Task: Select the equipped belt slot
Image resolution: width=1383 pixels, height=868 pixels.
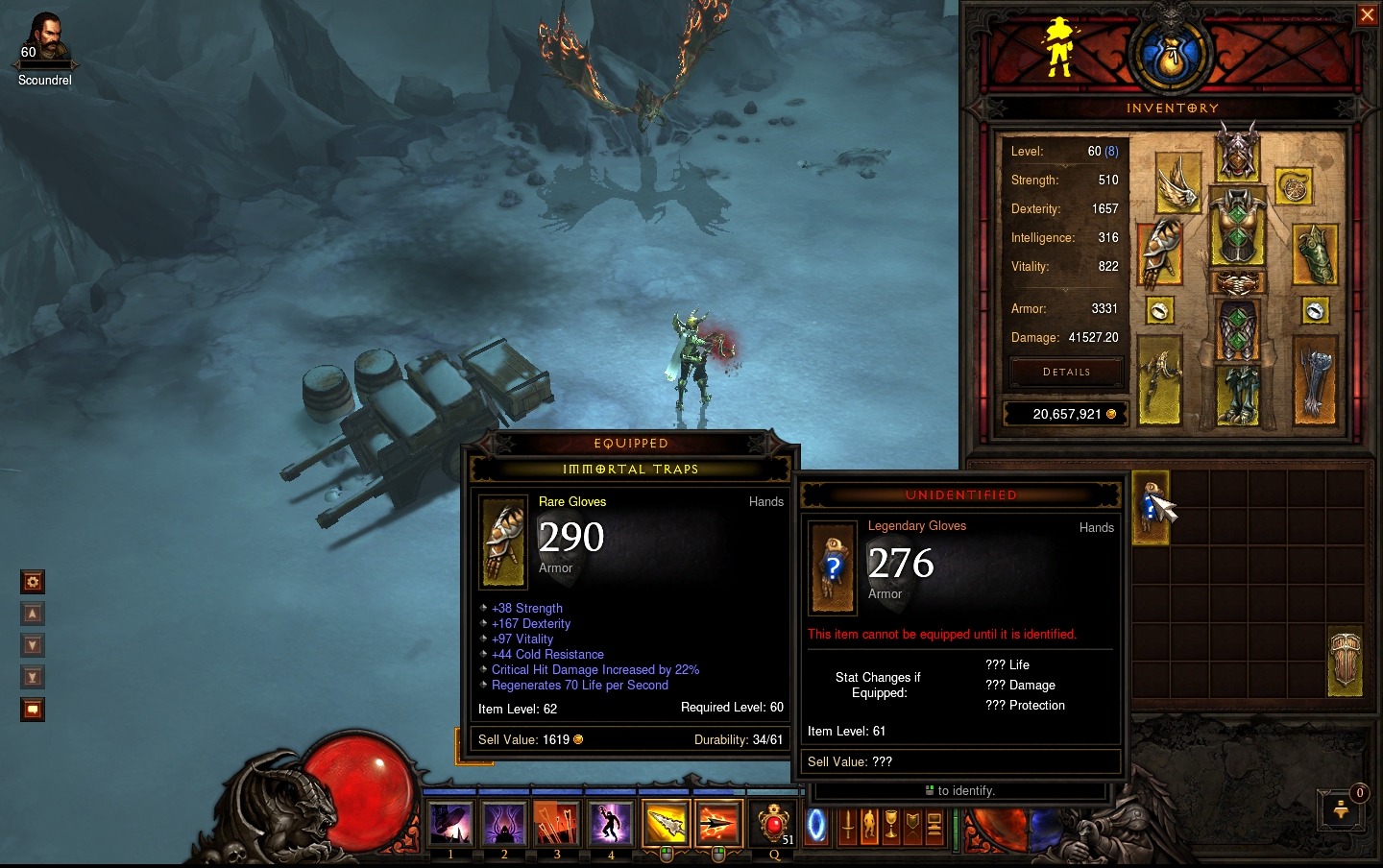Action: [1237, 283]
